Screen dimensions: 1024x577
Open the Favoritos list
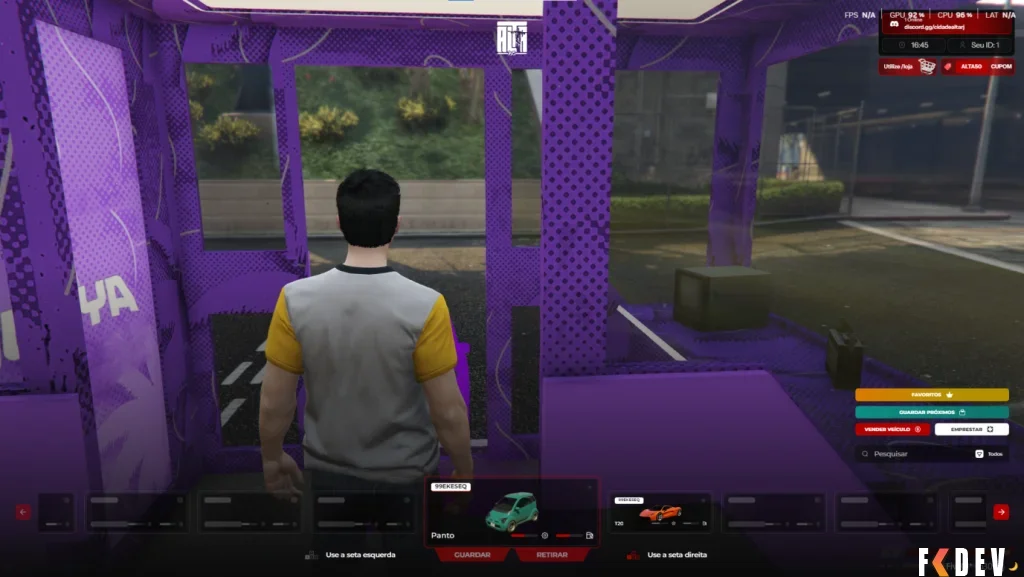point(931,395)
